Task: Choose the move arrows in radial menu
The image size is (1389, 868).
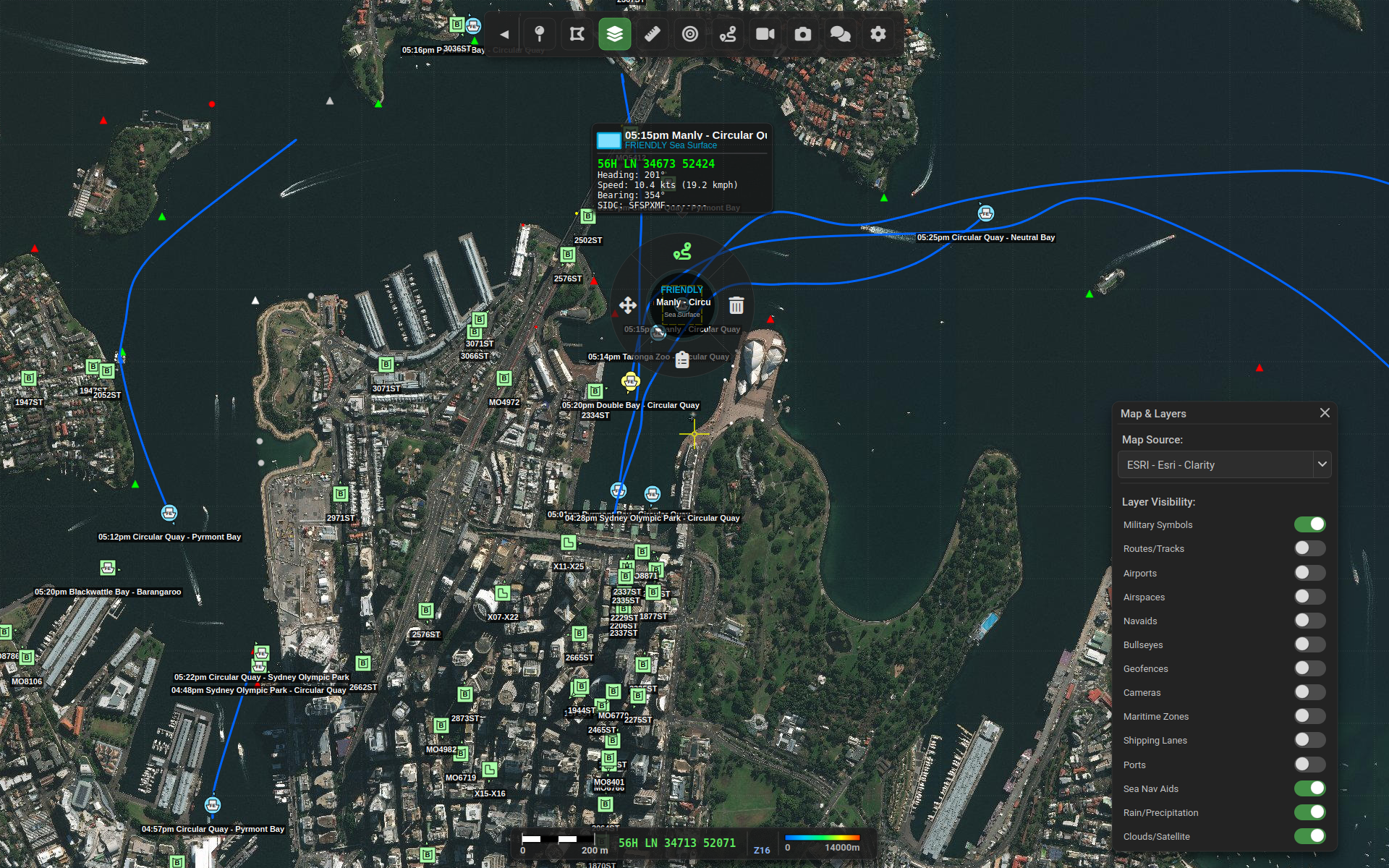Action: tap(628, 305)
